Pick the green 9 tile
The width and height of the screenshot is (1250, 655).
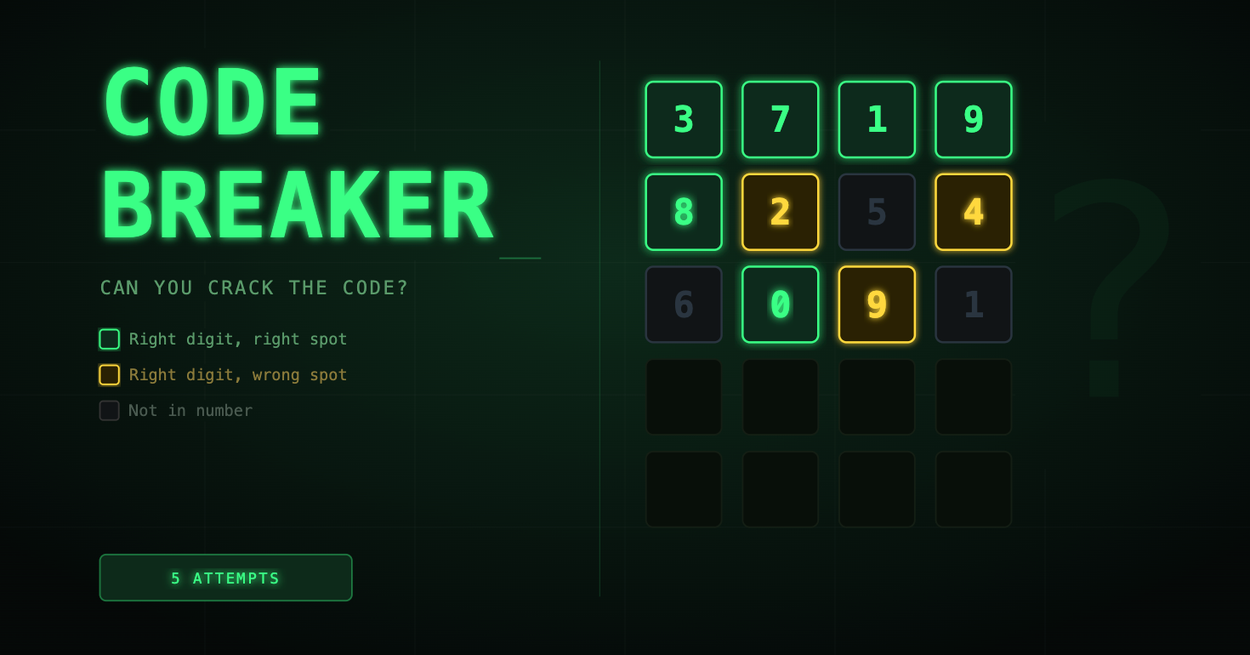tap(973, 119)
